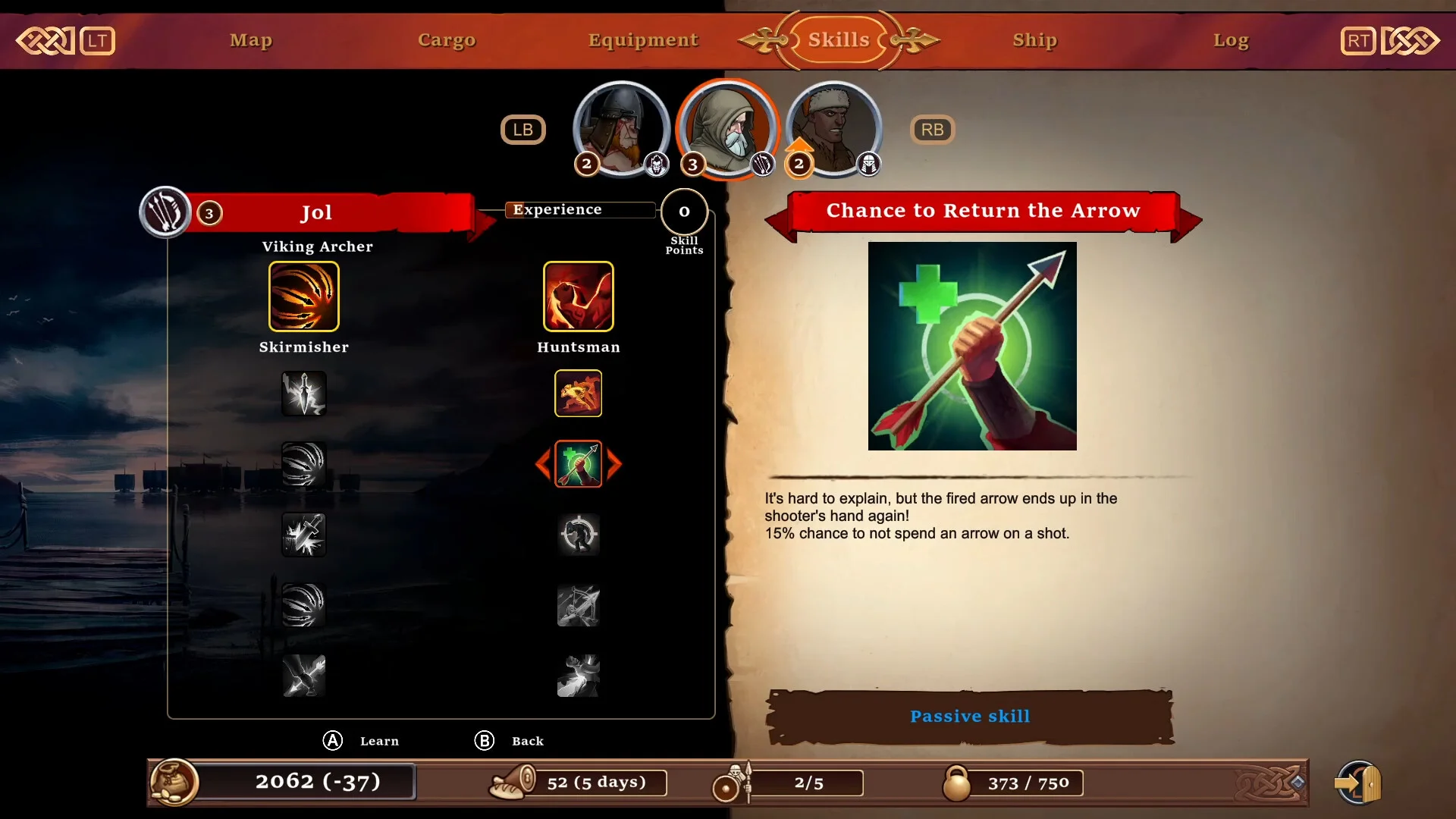This screenshot has height=819, width=1456.
Task: Open the Cargo tab
Action: (447, 40)
